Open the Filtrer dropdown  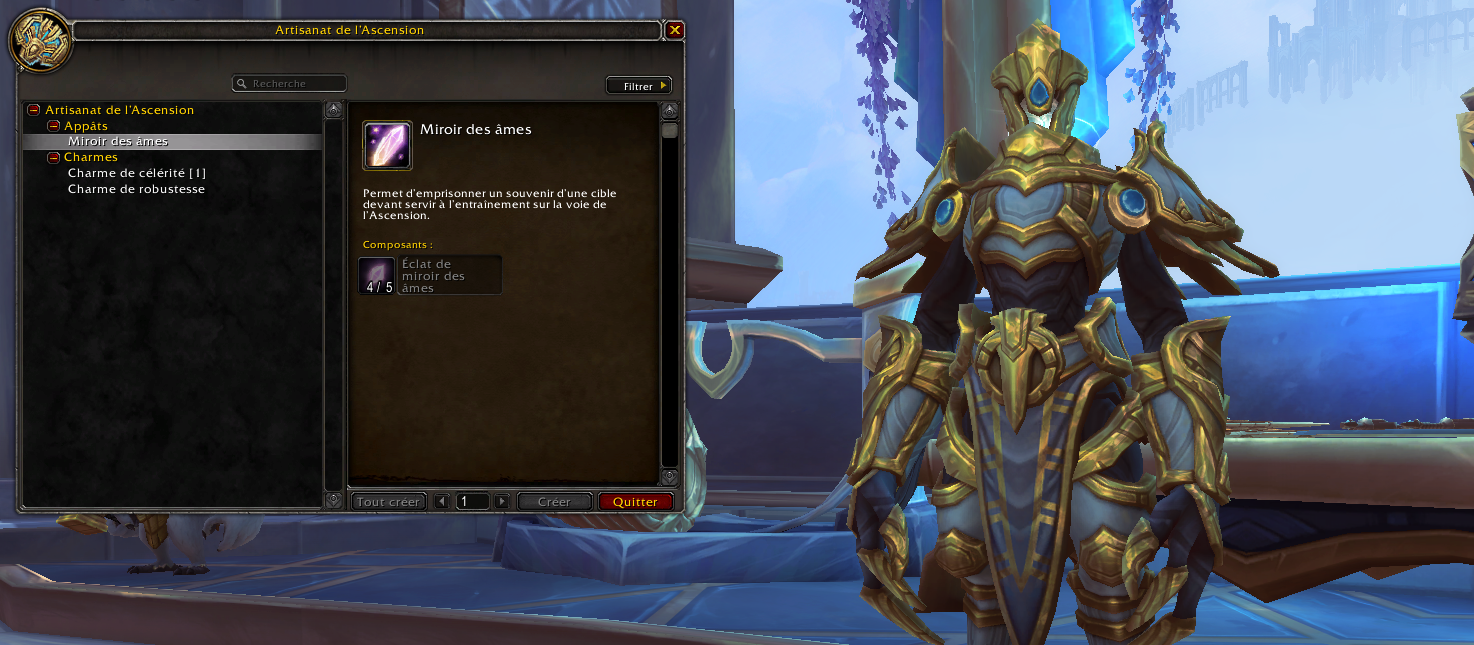point(639,86)
